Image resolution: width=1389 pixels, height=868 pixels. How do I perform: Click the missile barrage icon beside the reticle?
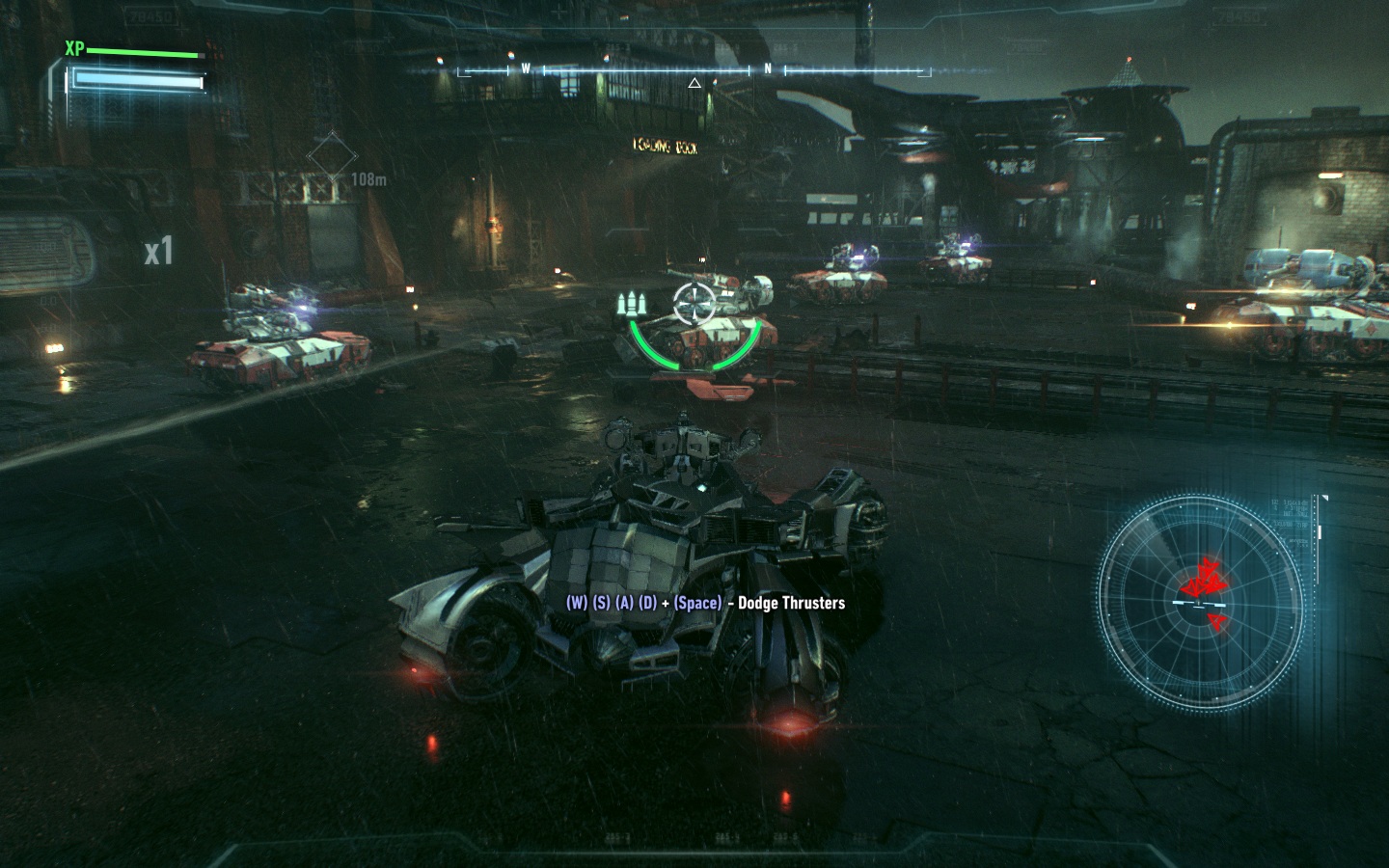(632, 304)
